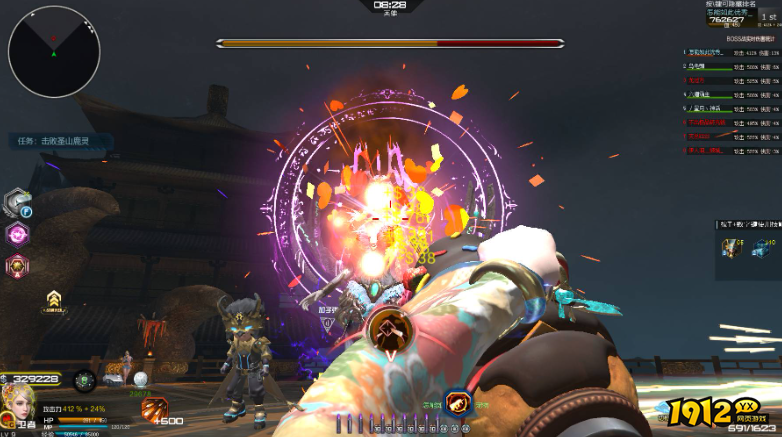Viewport: 782px width, 437px height.
Task: Select the orange claw +600 icon
Action: 156,410
